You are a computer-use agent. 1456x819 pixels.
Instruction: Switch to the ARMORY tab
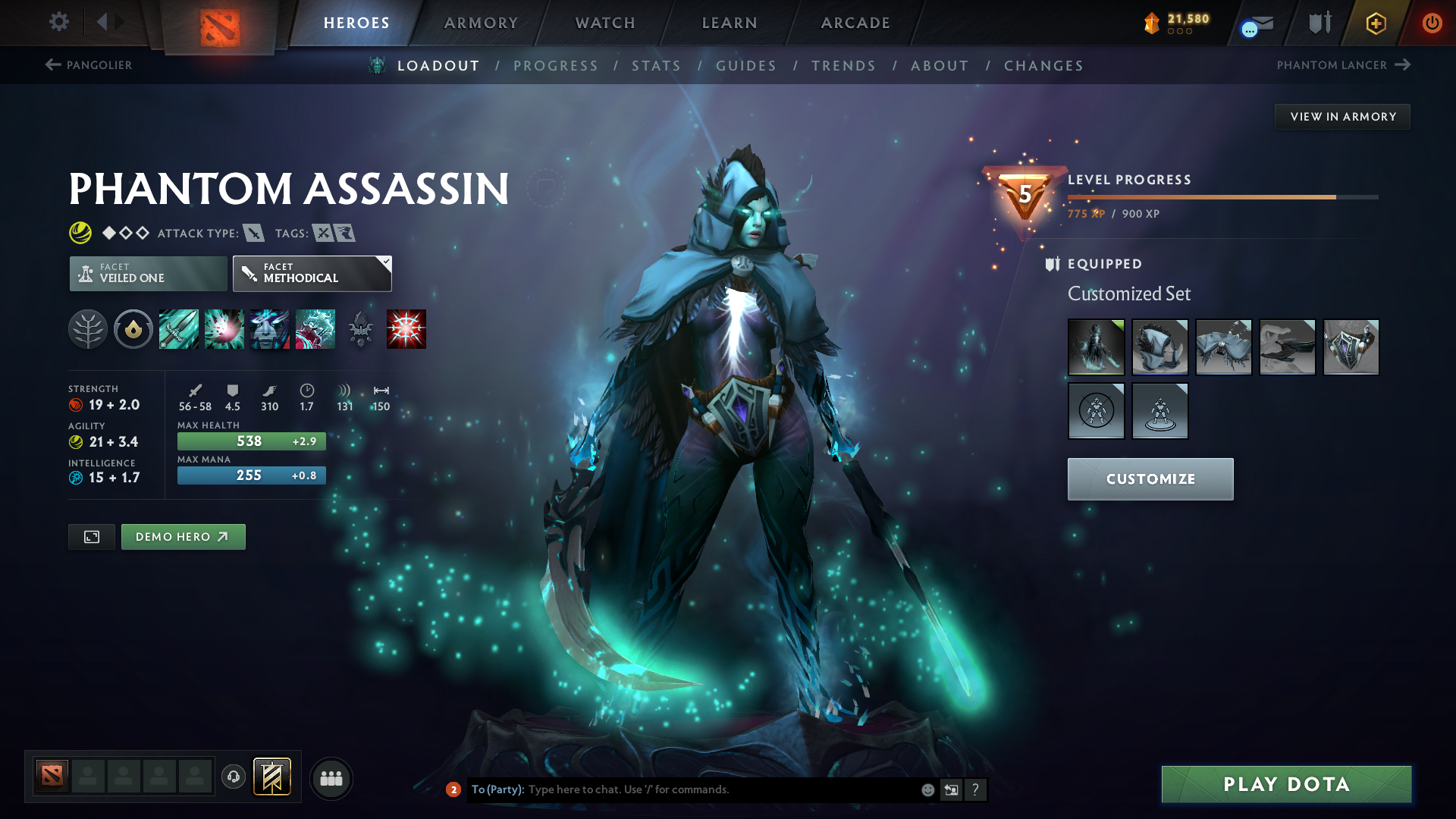pyautogui.click(x=480, y=23)
